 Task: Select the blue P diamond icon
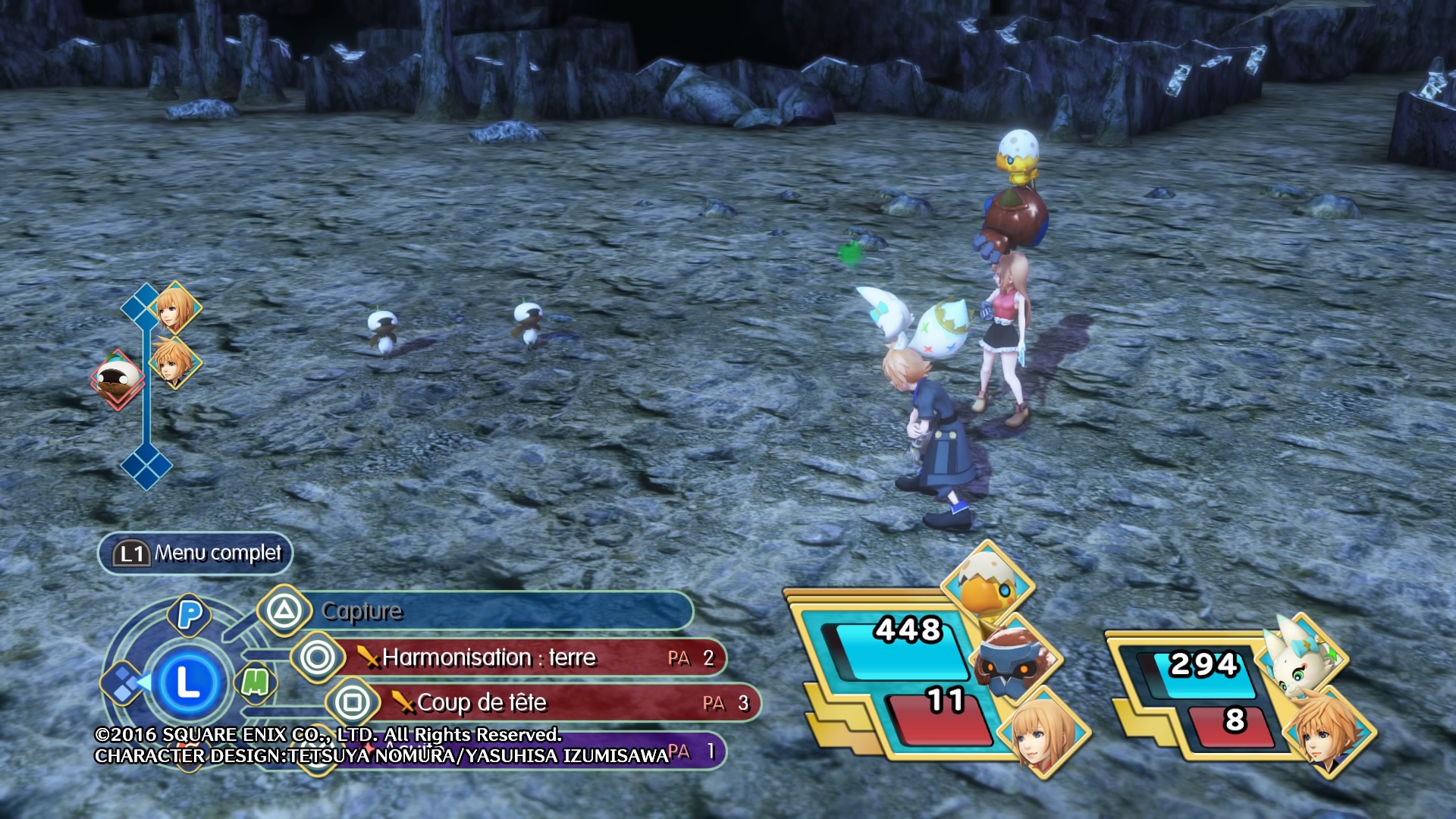point(190,614)
